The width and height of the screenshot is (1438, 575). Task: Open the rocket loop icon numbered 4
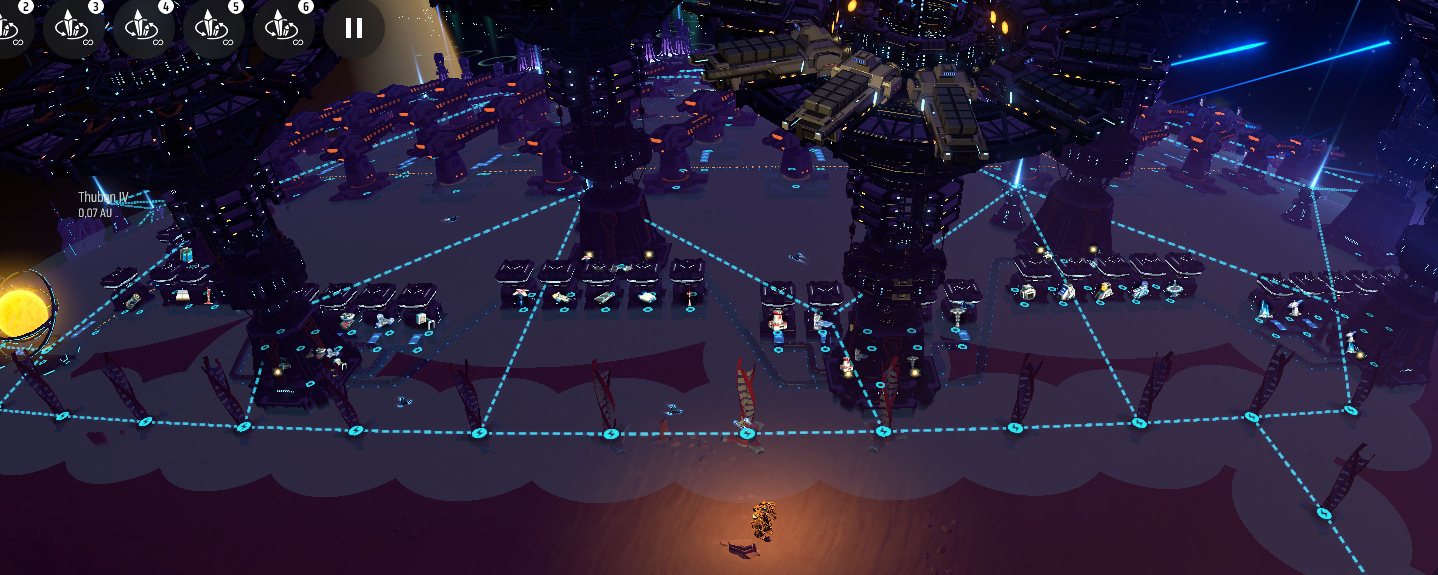143,27
